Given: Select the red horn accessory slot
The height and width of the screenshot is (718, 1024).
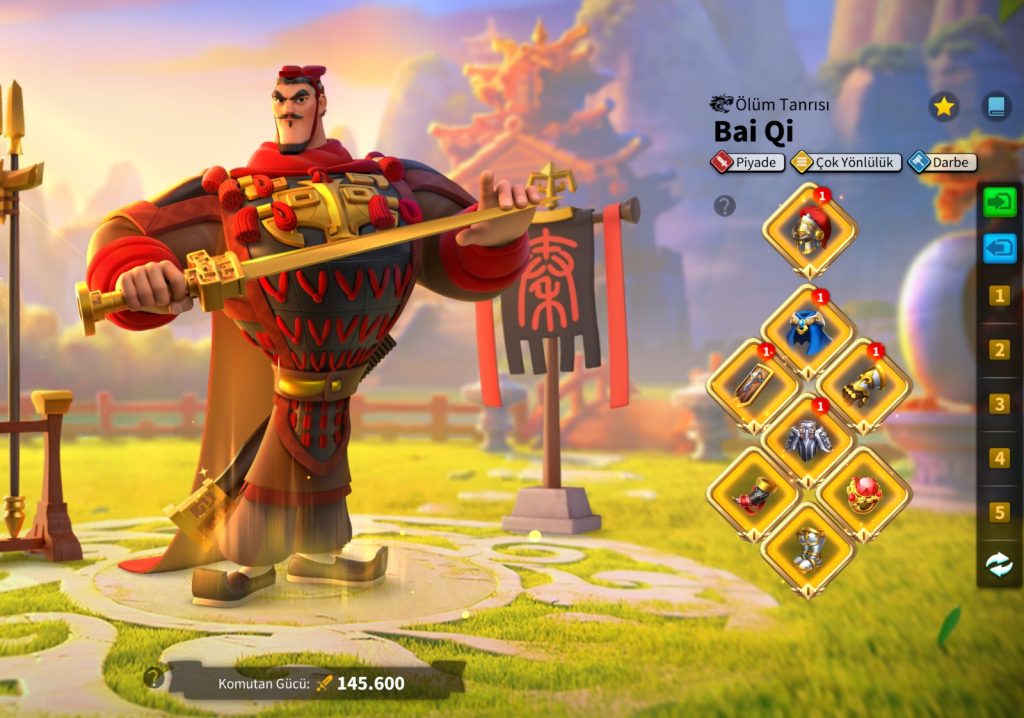Looking at the screenshot, I should pos(754,494).
